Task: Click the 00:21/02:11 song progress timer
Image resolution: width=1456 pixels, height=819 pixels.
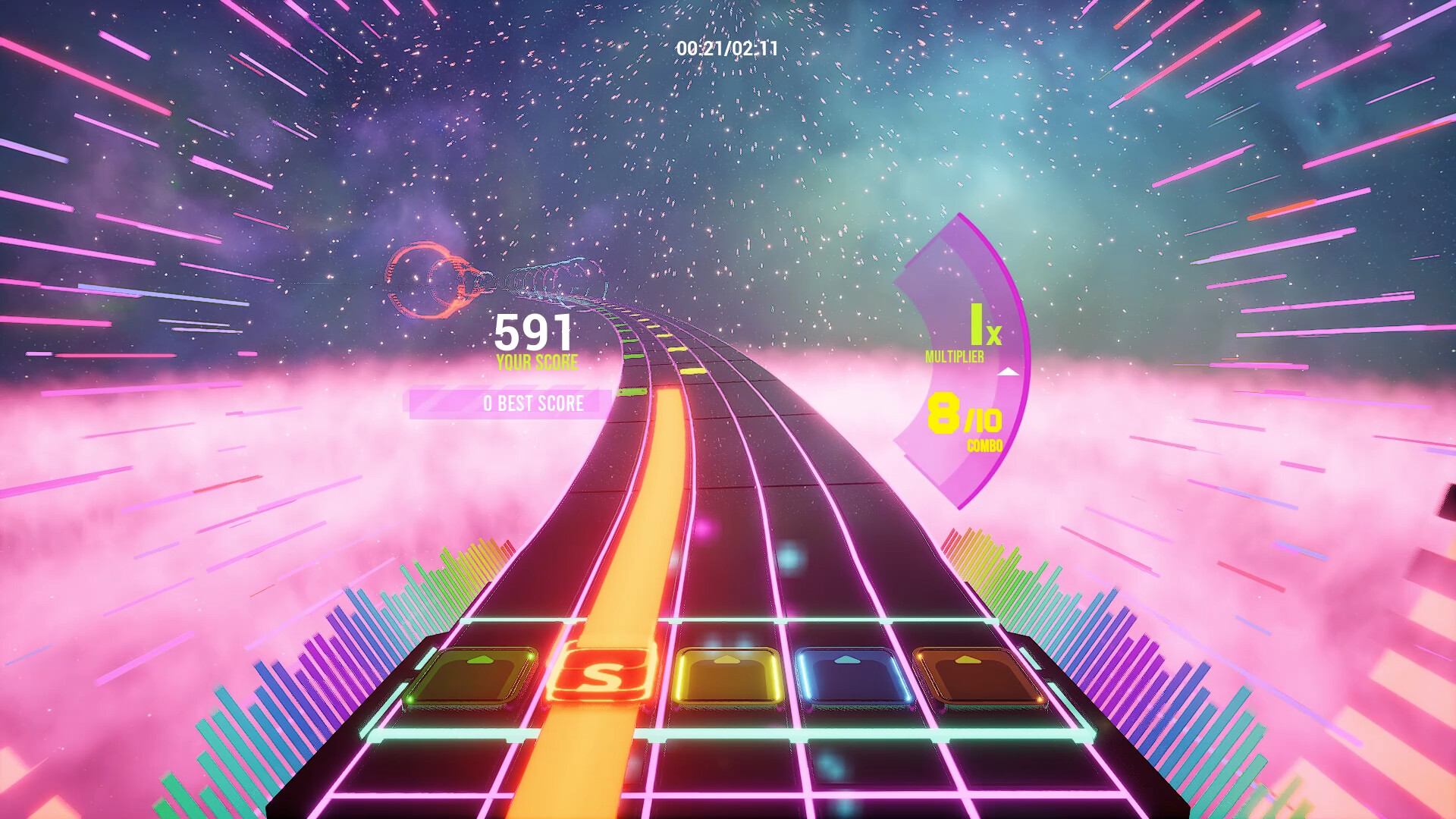Action: pos(726,47)
